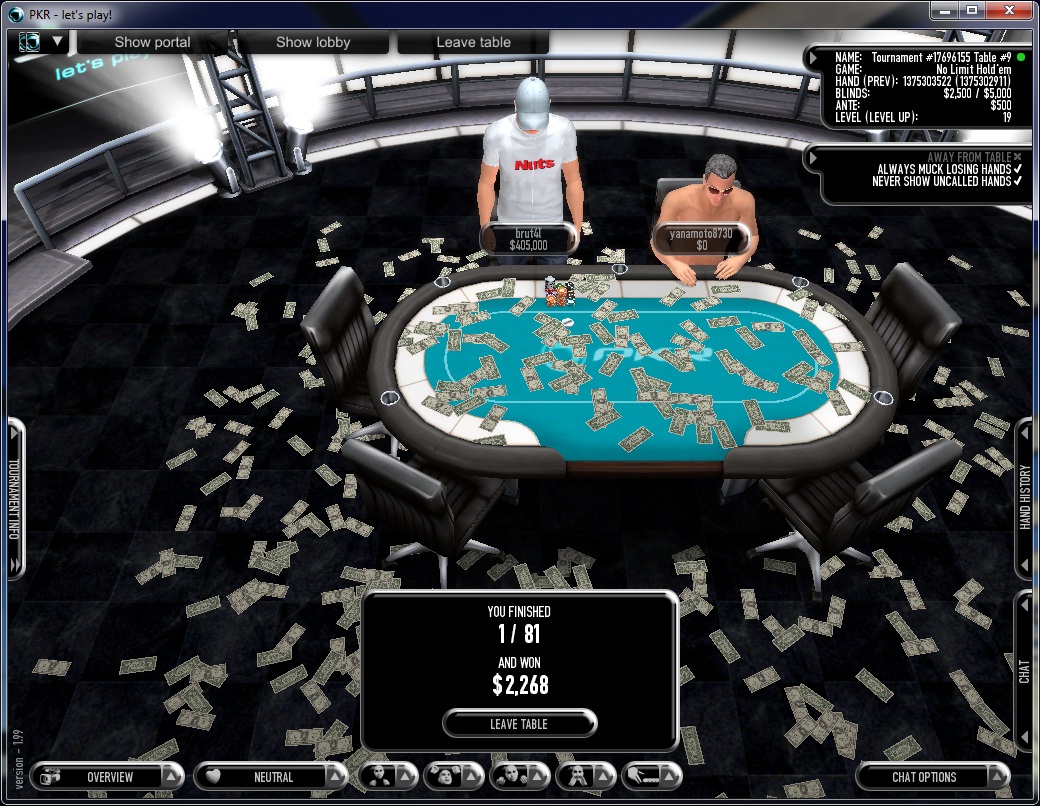Expand the Overview camera list arrow
1040x806 pixels.
point(173,776)
